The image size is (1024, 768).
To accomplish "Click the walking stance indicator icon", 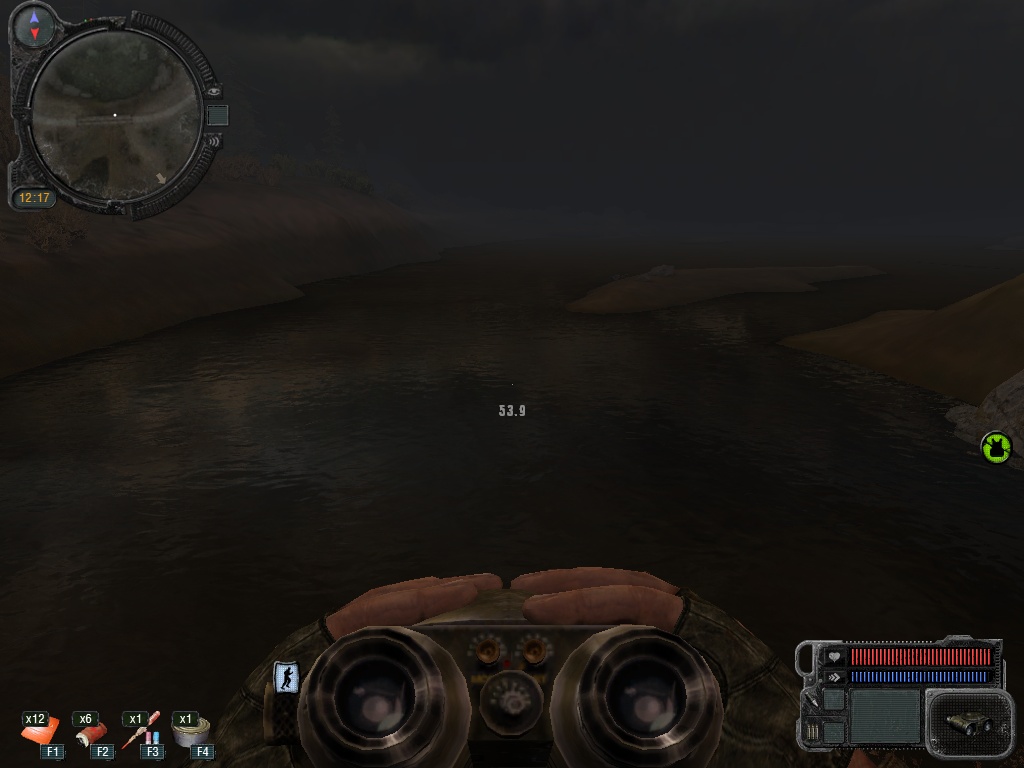I will pos(286,678).
